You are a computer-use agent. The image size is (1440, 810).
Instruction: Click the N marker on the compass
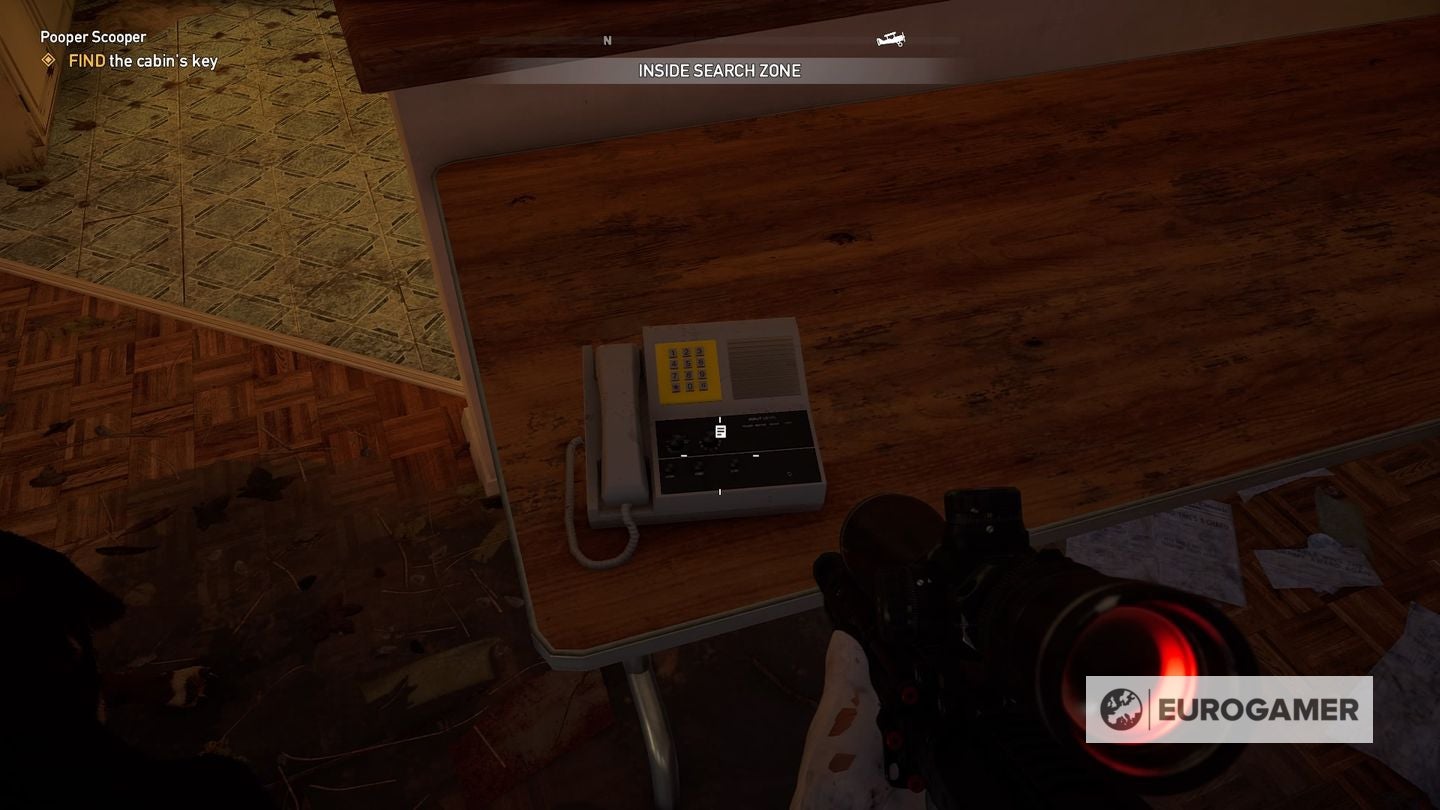coord(607,41)
